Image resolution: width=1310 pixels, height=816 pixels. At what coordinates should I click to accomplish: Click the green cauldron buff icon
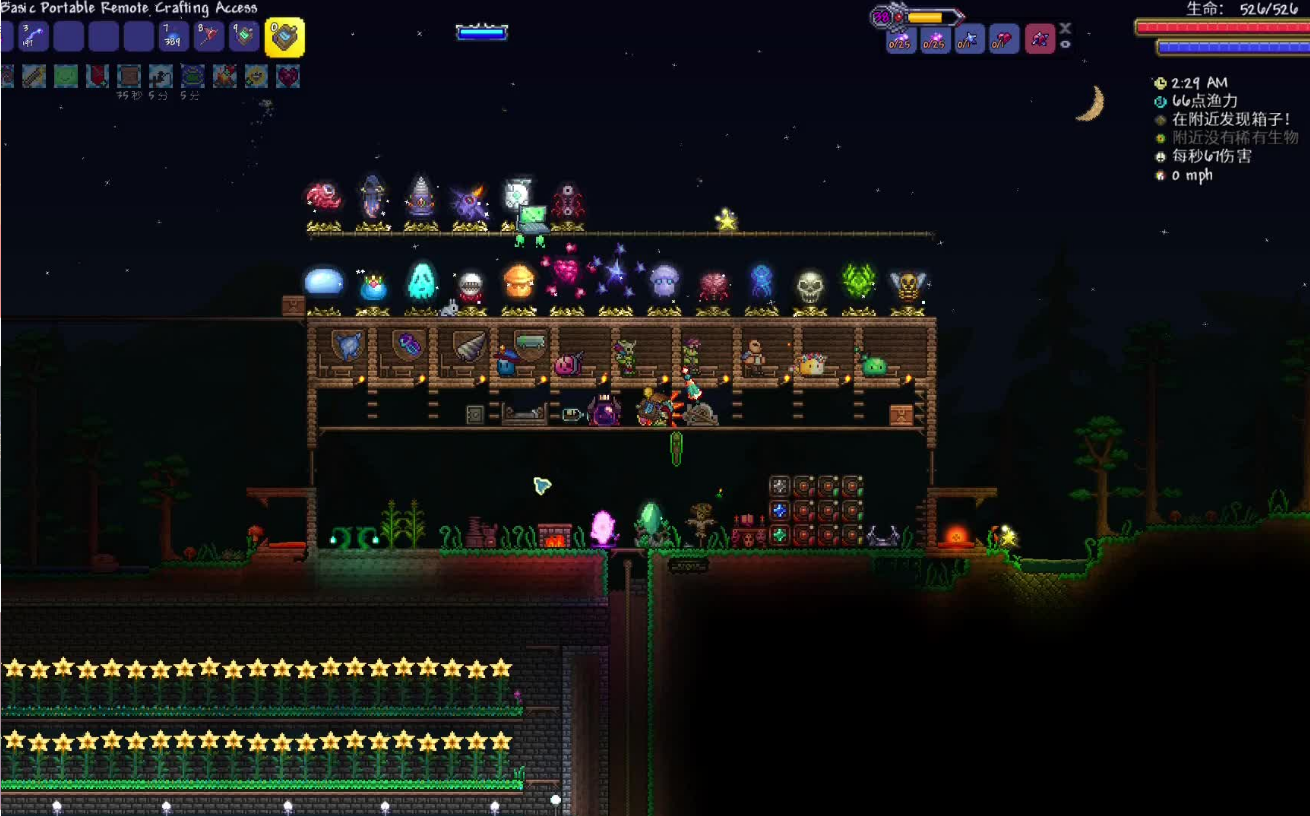(192, 76)
